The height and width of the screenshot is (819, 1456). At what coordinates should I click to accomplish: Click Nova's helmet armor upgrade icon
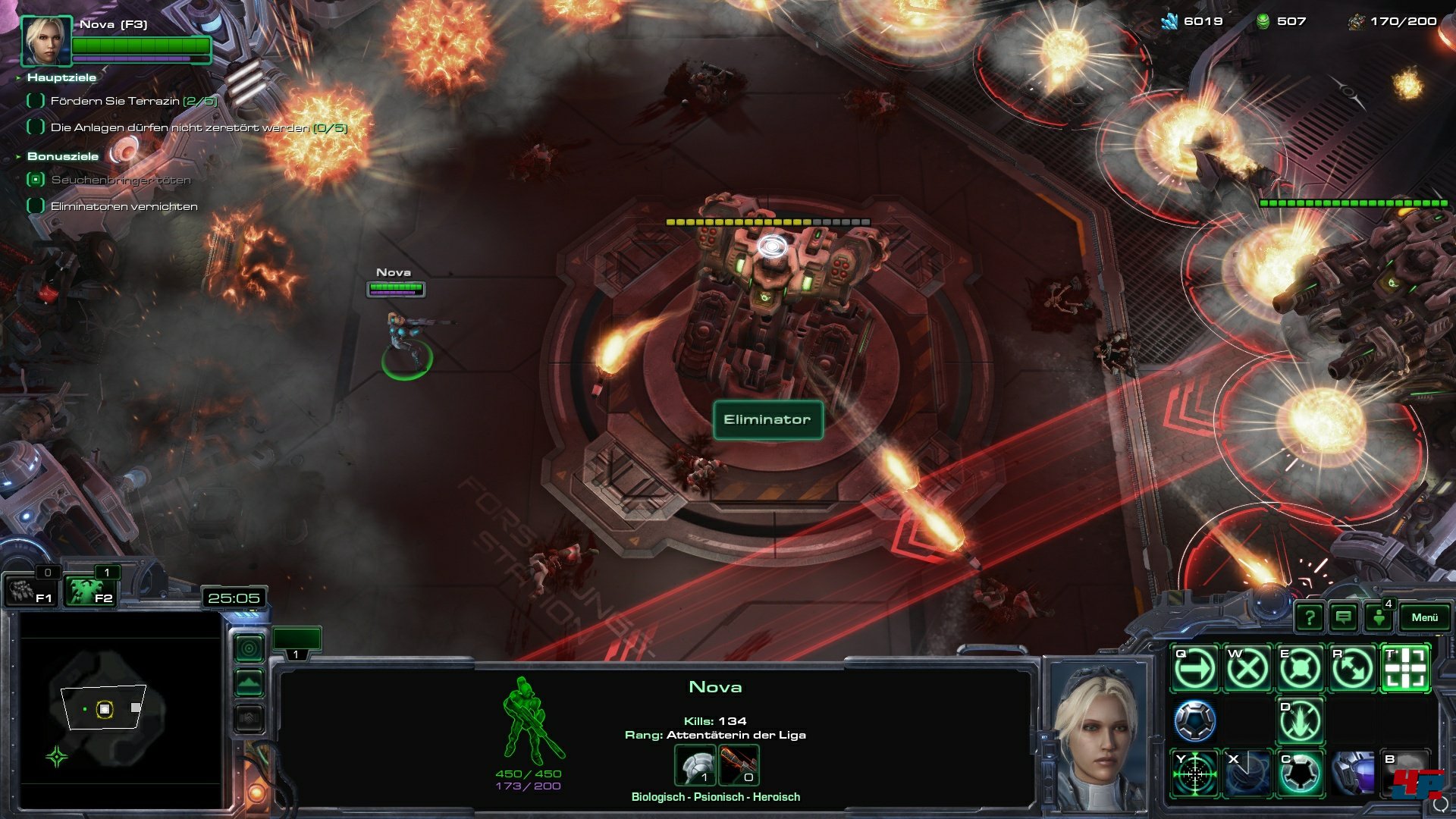(x=695, y=766)
